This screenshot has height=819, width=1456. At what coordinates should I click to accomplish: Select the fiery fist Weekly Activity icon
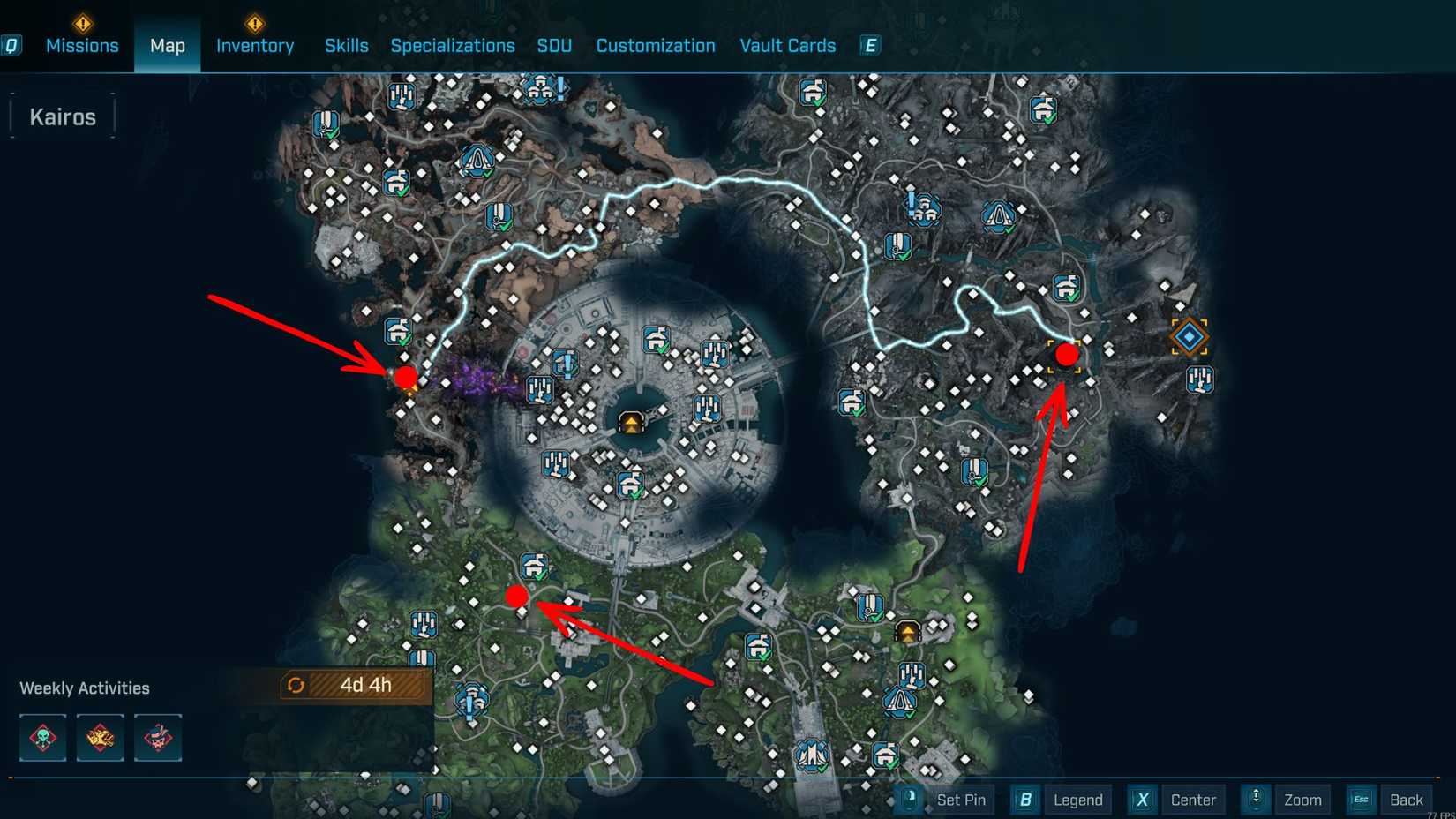point(100,738)
